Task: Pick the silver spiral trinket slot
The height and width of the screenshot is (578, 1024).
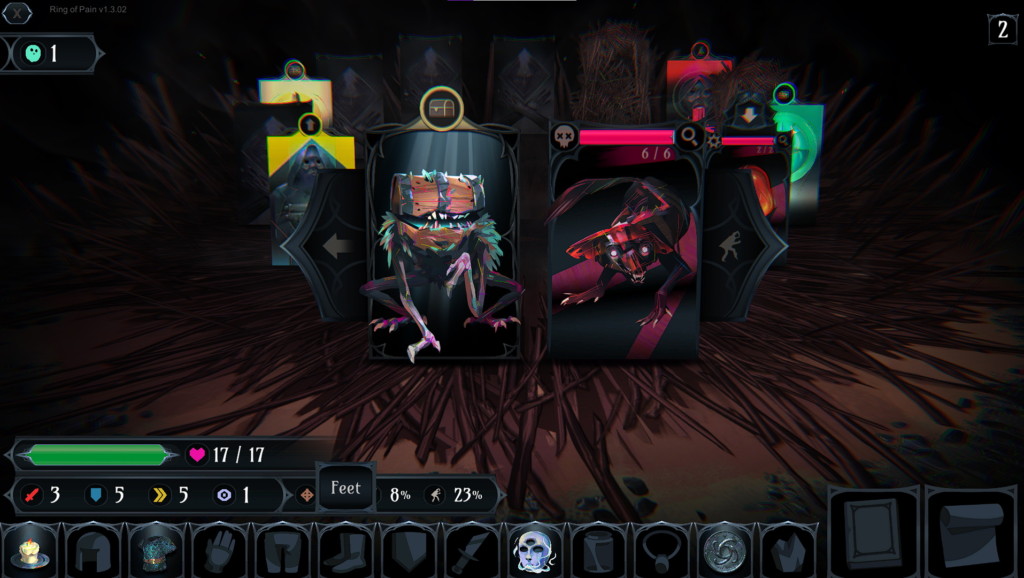Action: (x=723, y=551)
